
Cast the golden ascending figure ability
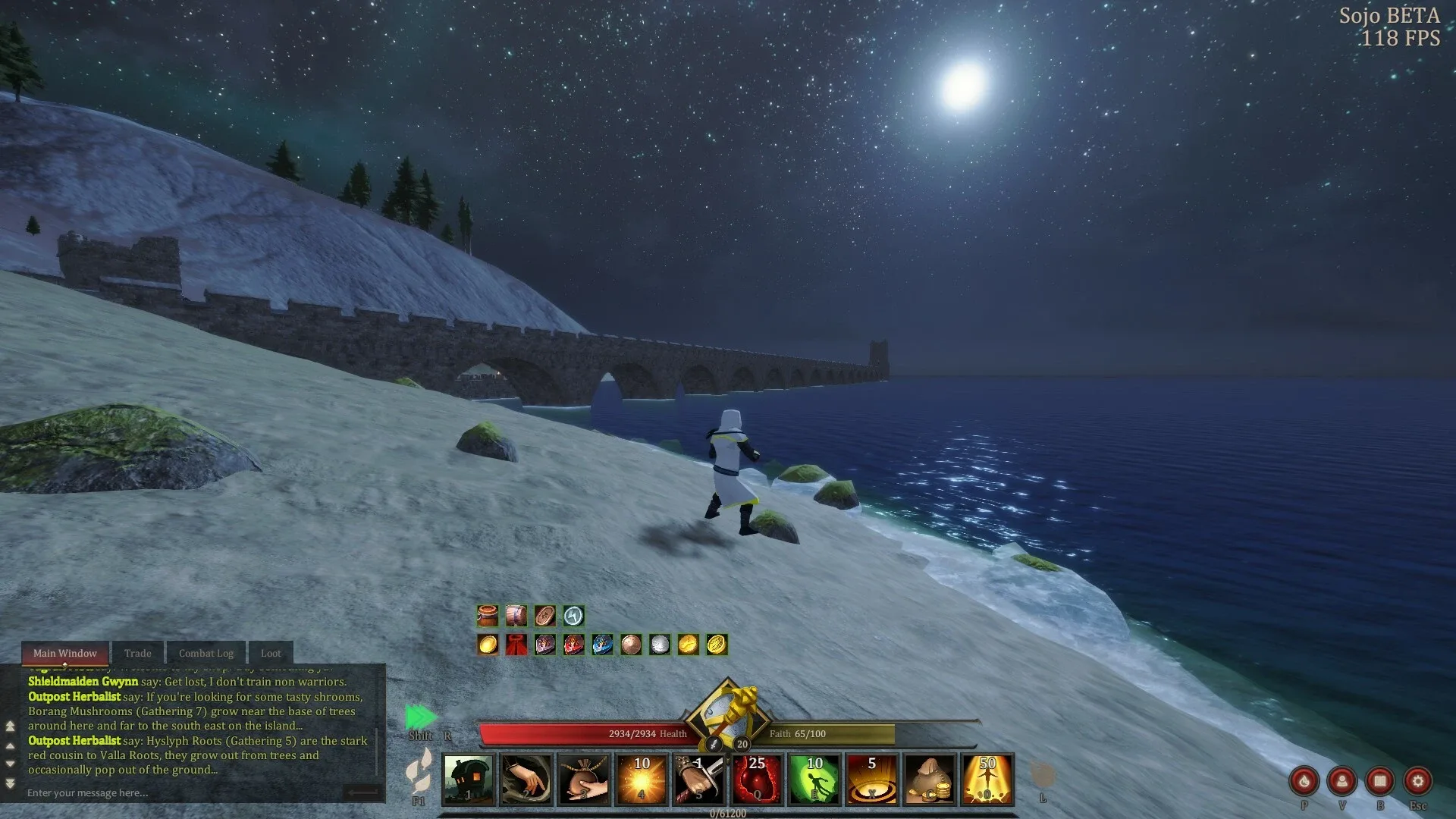pyautogui.click(x=987, y=779)
